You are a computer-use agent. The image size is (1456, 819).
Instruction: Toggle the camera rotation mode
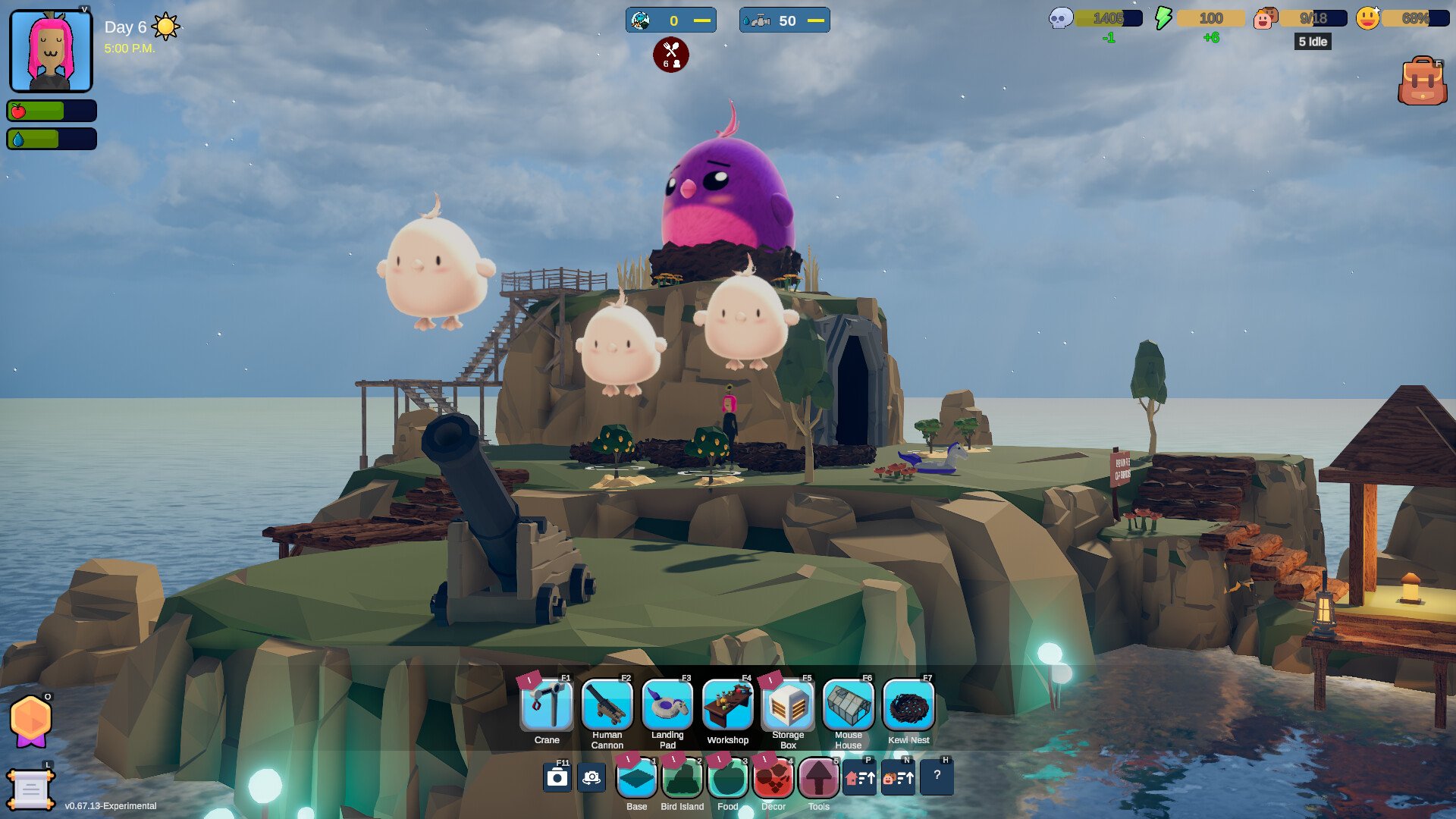pos(592,777)
